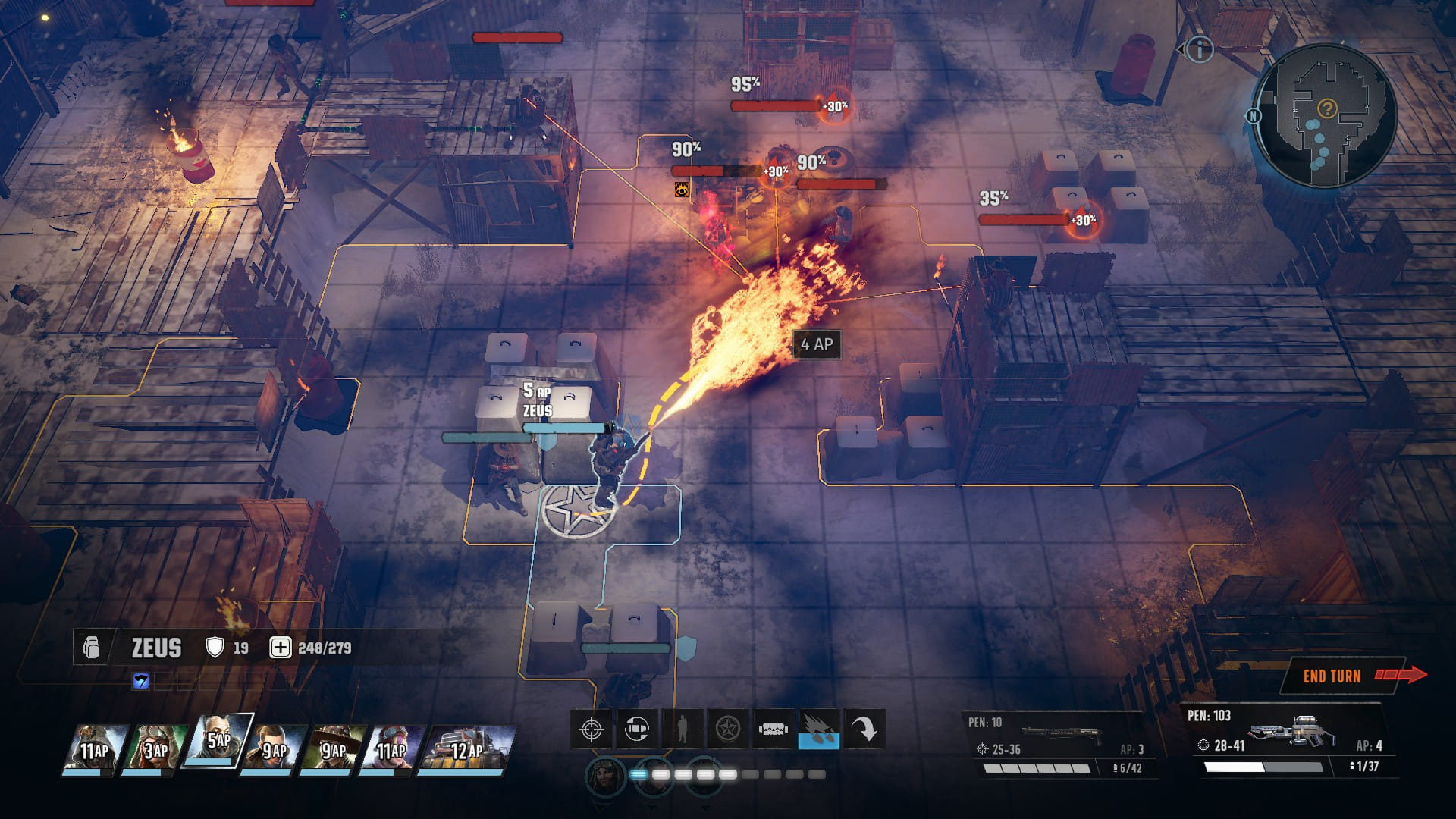Click Zeus's blue status effect icon

point(141,681)
